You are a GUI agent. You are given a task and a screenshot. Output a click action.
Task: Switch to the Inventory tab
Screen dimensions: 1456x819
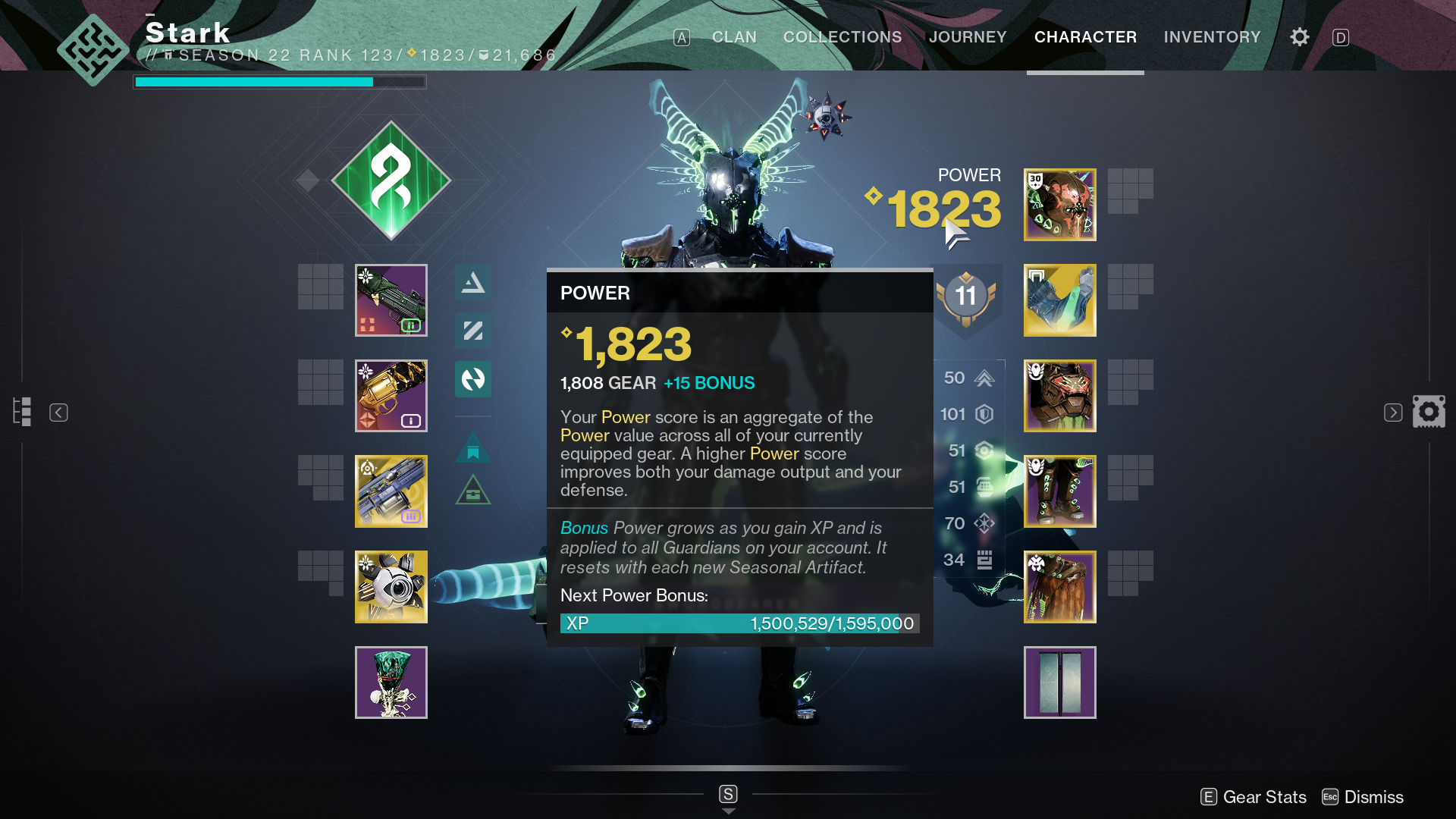[1212, 36]
